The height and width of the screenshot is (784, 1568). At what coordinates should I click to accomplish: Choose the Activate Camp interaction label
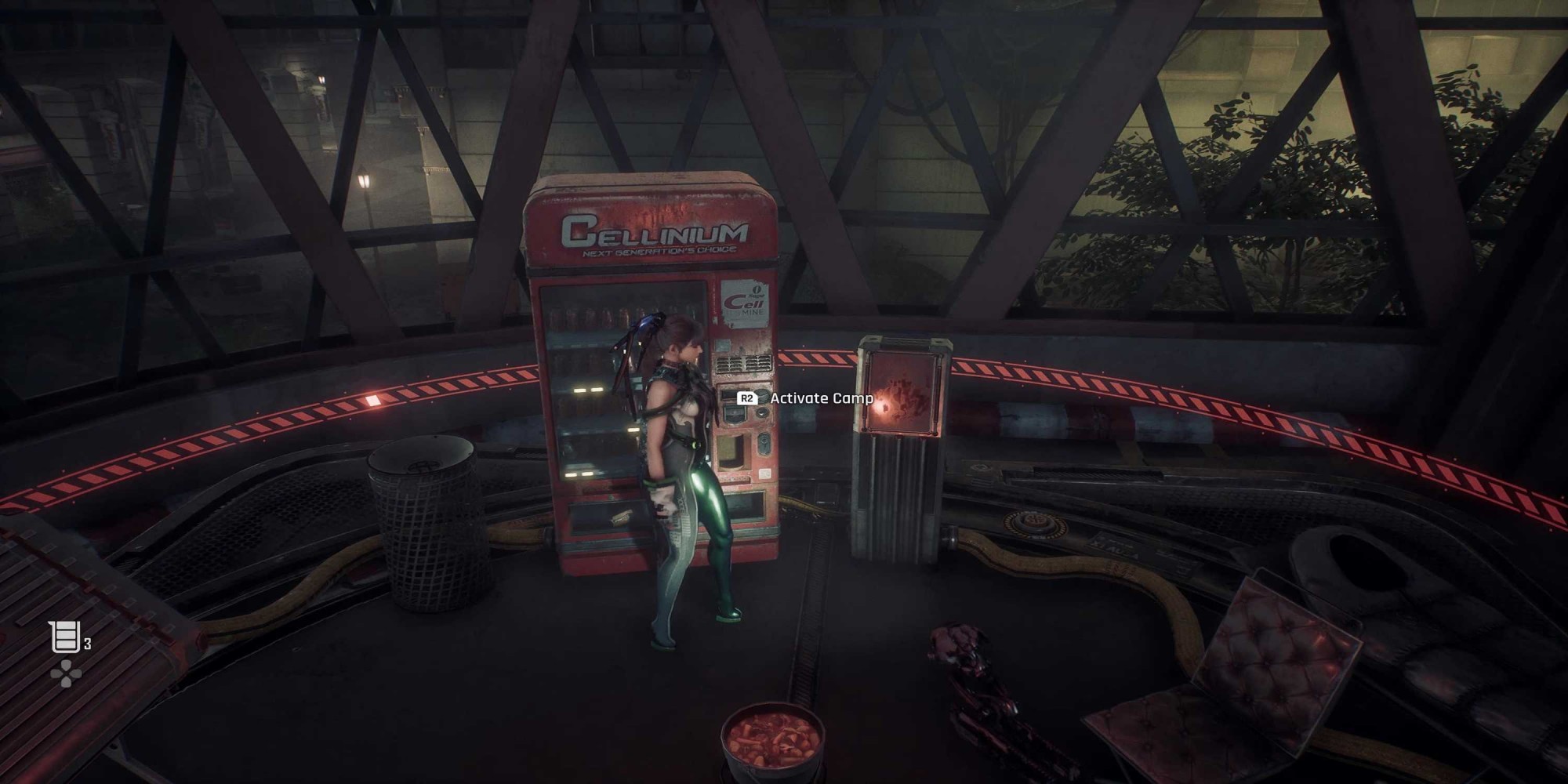[821, 398]
